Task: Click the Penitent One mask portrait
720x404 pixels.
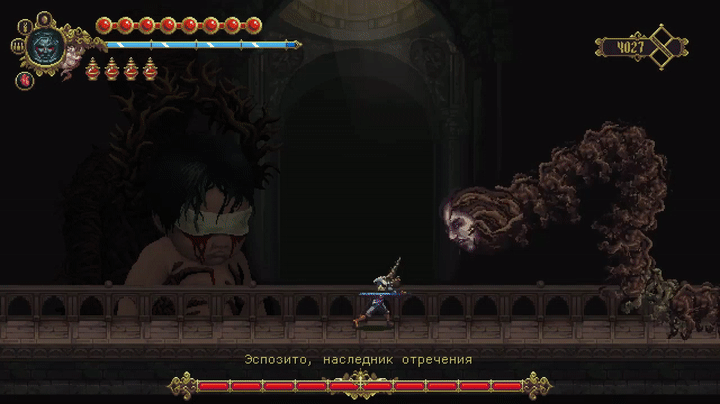Action: click(45, 45)
